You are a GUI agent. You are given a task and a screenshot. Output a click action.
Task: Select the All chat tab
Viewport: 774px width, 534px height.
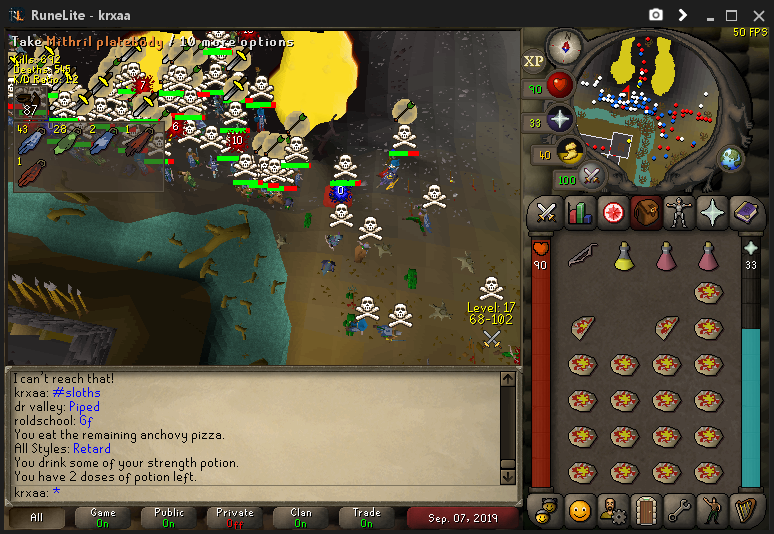pos(38,517)
